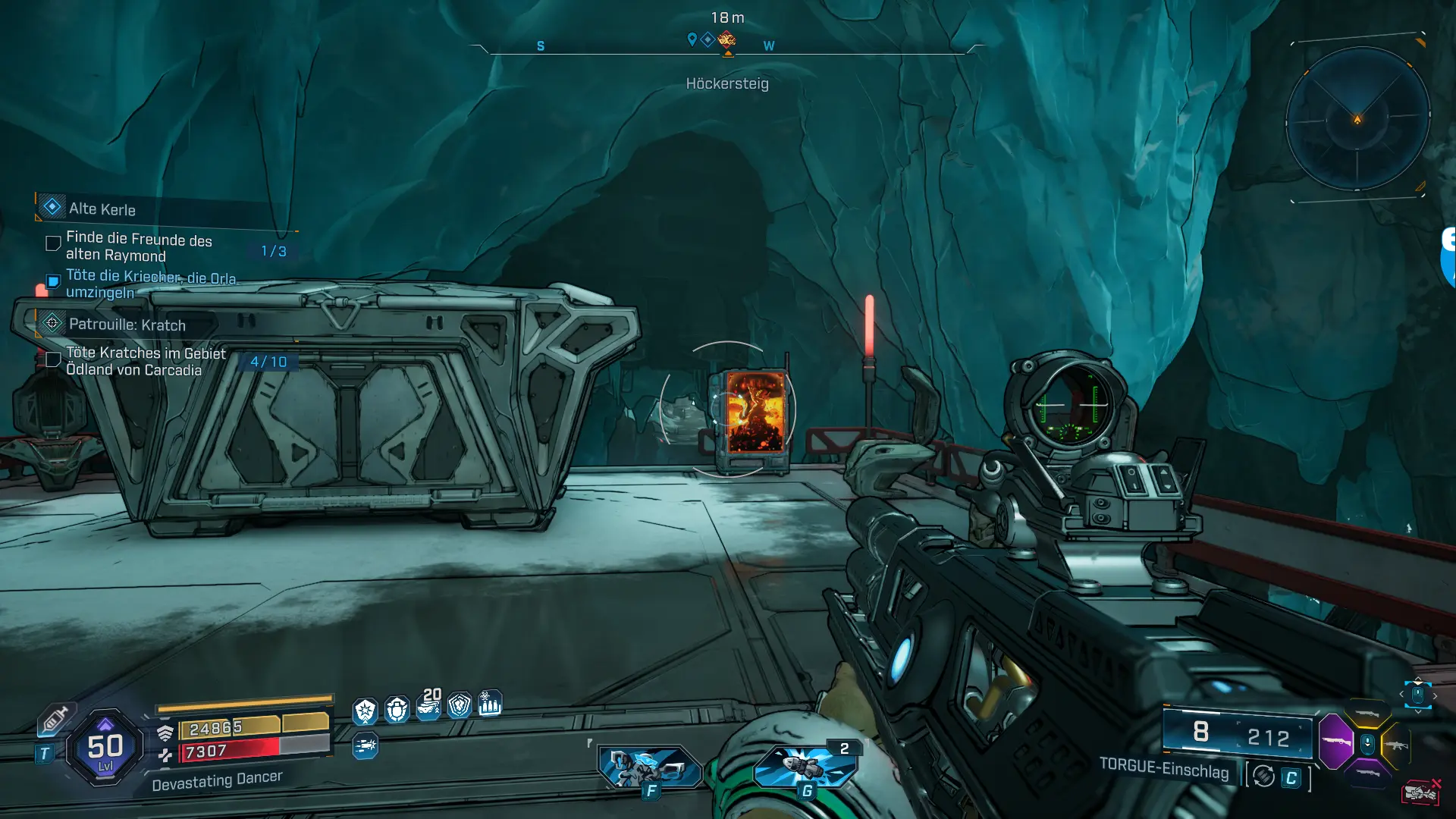
Task: Select the Alte Kerle quest tracker
Action: (102, 209)
